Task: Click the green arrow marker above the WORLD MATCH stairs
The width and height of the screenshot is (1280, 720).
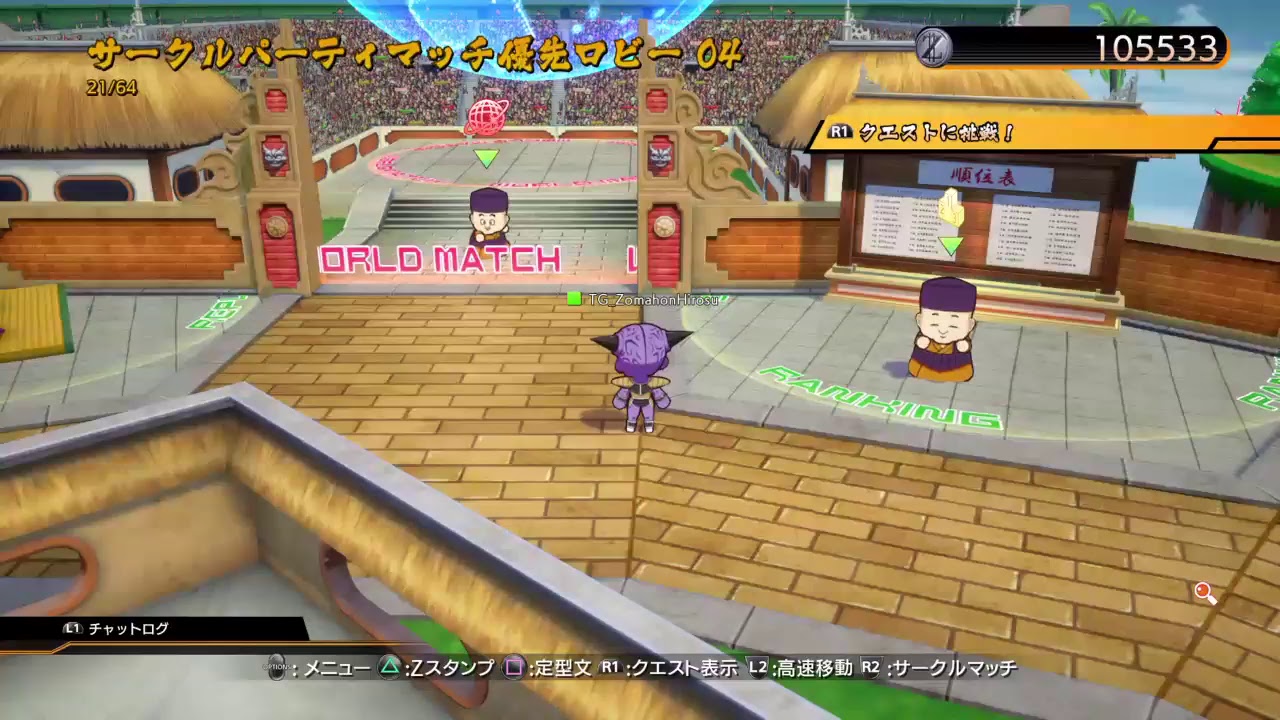Action: 486,158
